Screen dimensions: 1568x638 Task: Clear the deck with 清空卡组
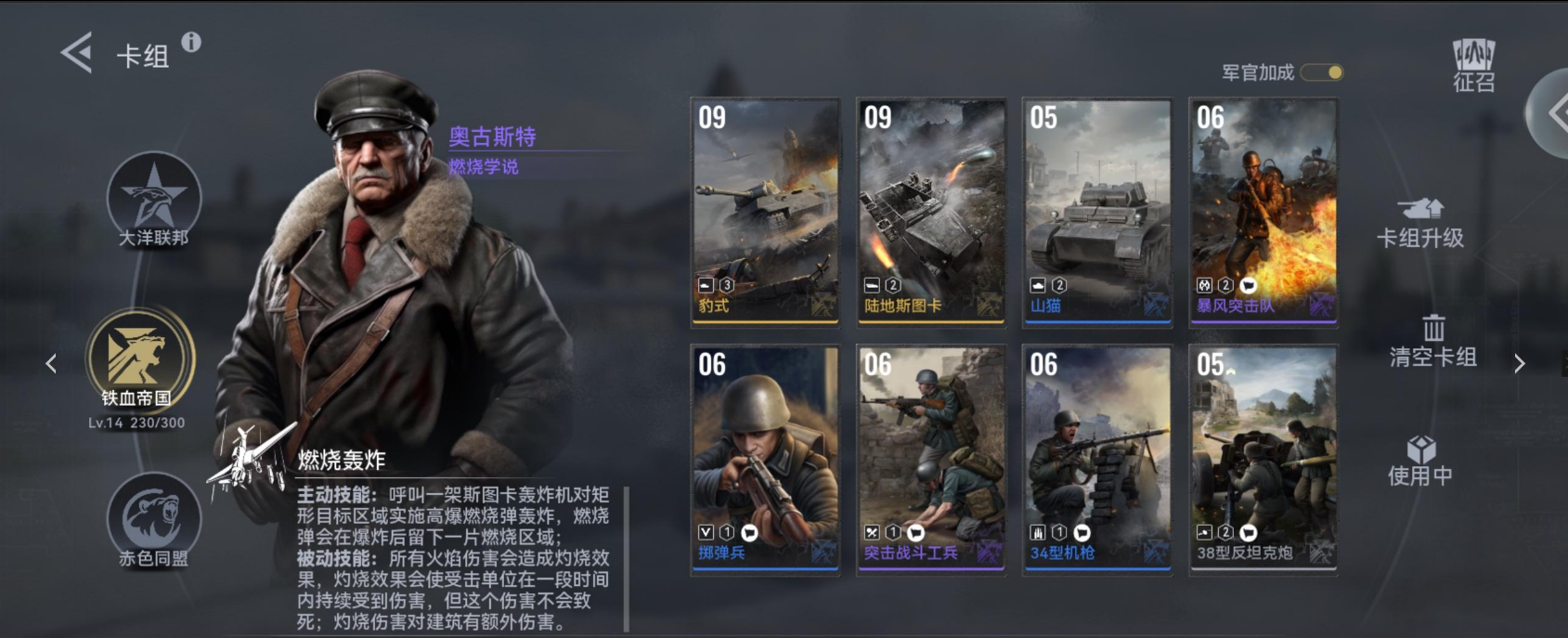point(1432,342)
